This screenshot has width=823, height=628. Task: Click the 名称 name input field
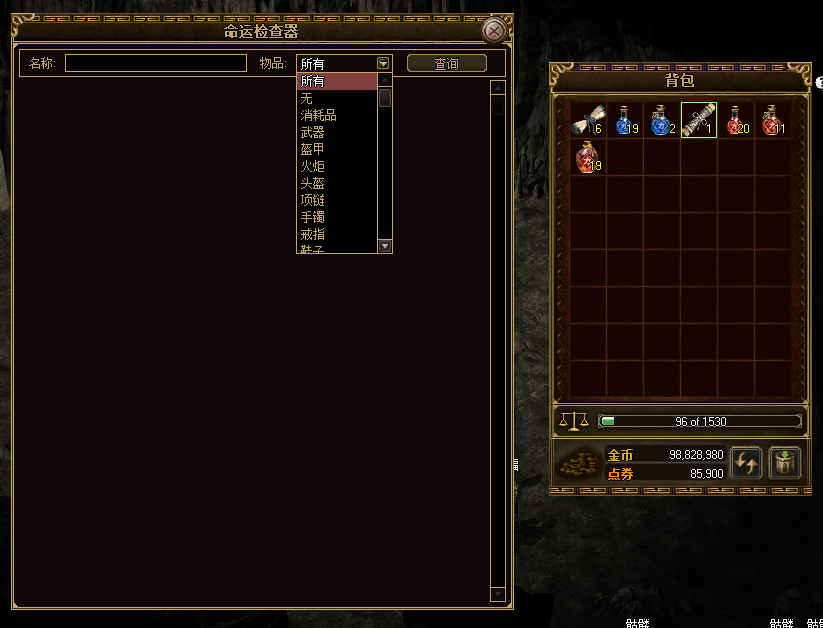(x=156, y=63)
